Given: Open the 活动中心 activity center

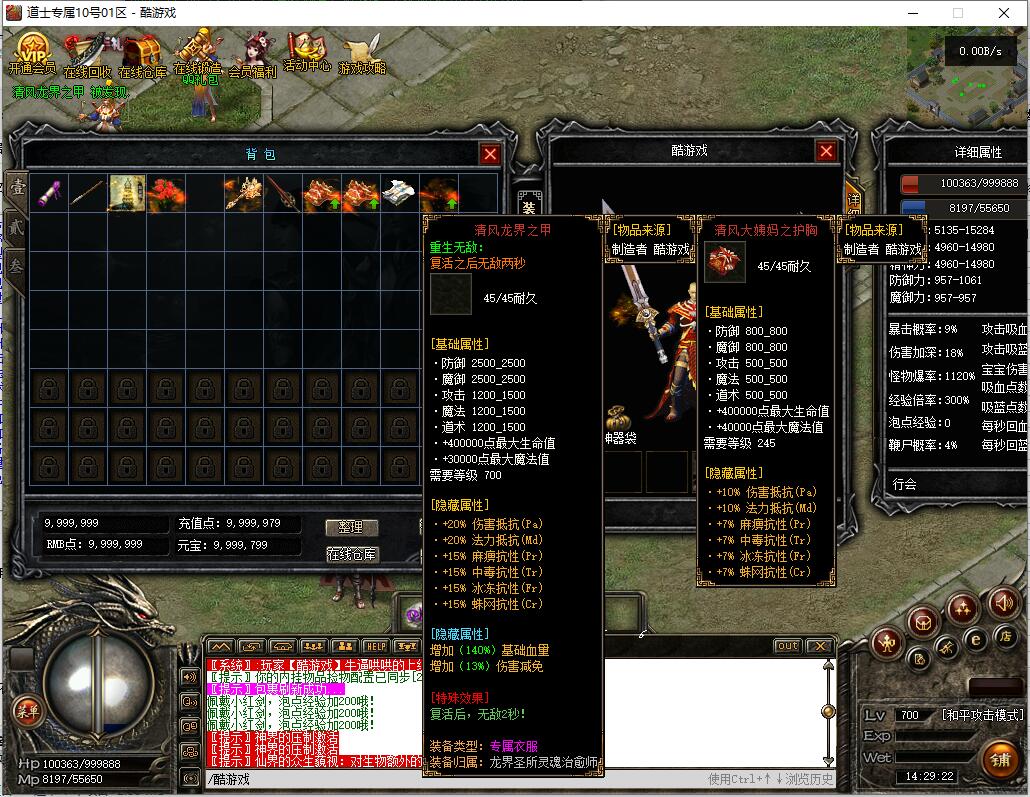Looking at the screenshot, I should tap(306, 51).
